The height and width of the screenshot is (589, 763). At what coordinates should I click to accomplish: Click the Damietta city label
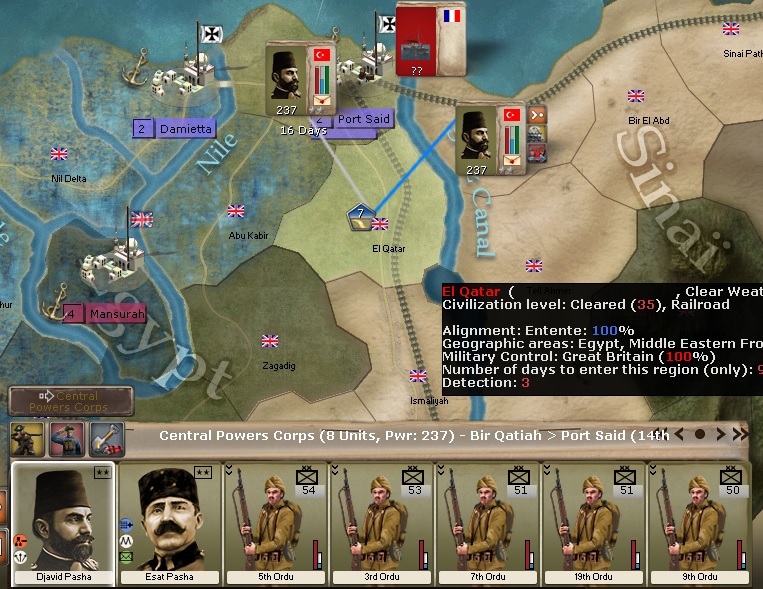[x=185, y=129]
